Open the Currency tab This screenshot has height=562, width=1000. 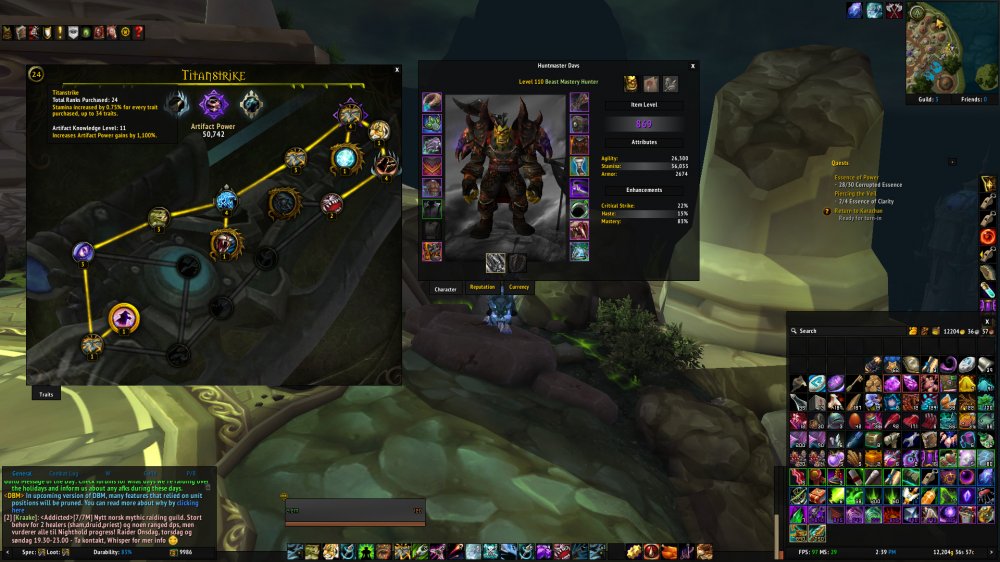point(519,288)
